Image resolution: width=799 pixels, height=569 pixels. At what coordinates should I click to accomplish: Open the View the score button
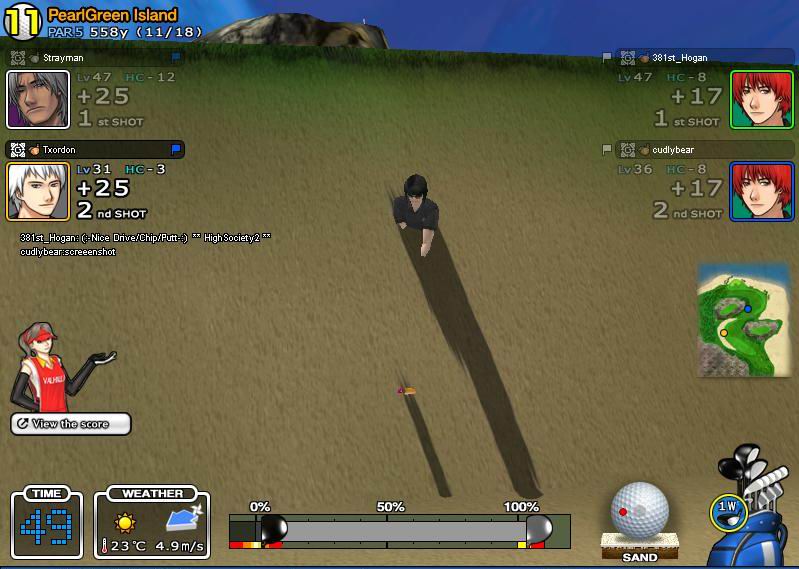pyautogui.click(x=70, y=424)
